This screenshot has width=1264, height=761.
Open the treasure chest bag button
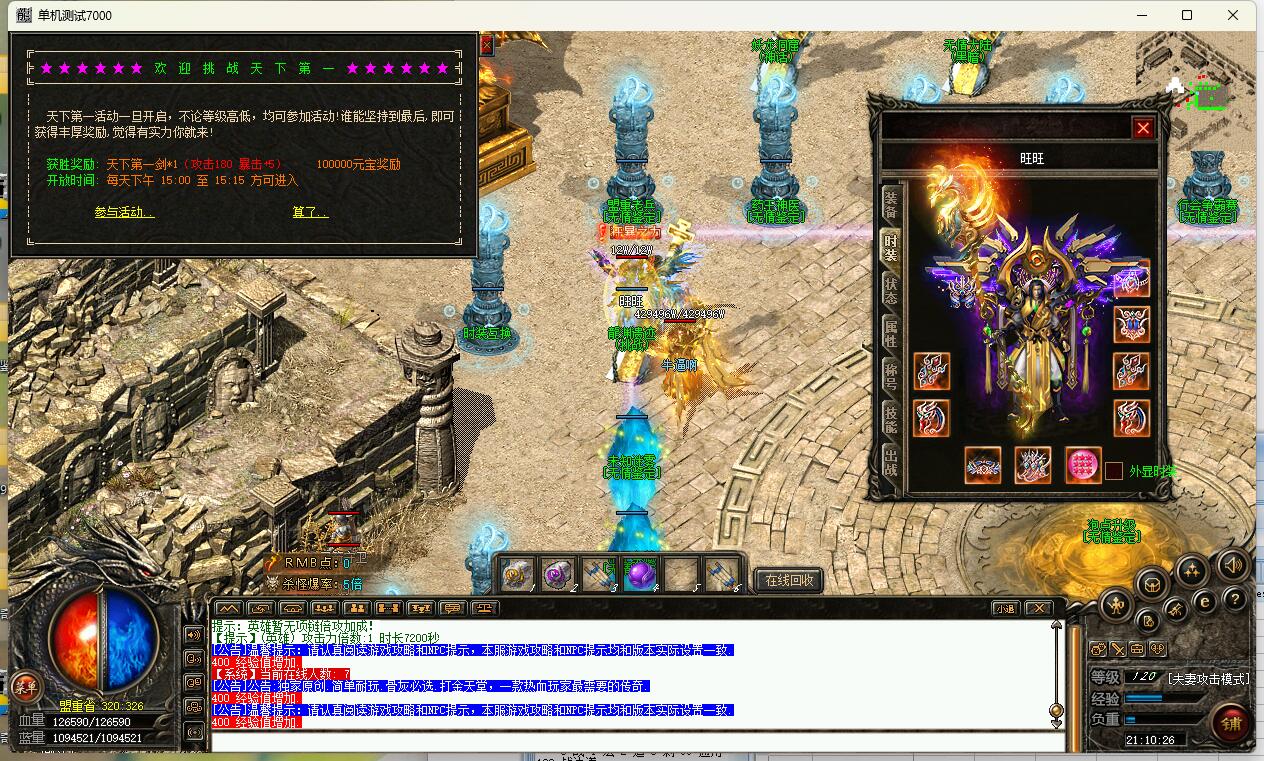click(x=1152, y=583)
